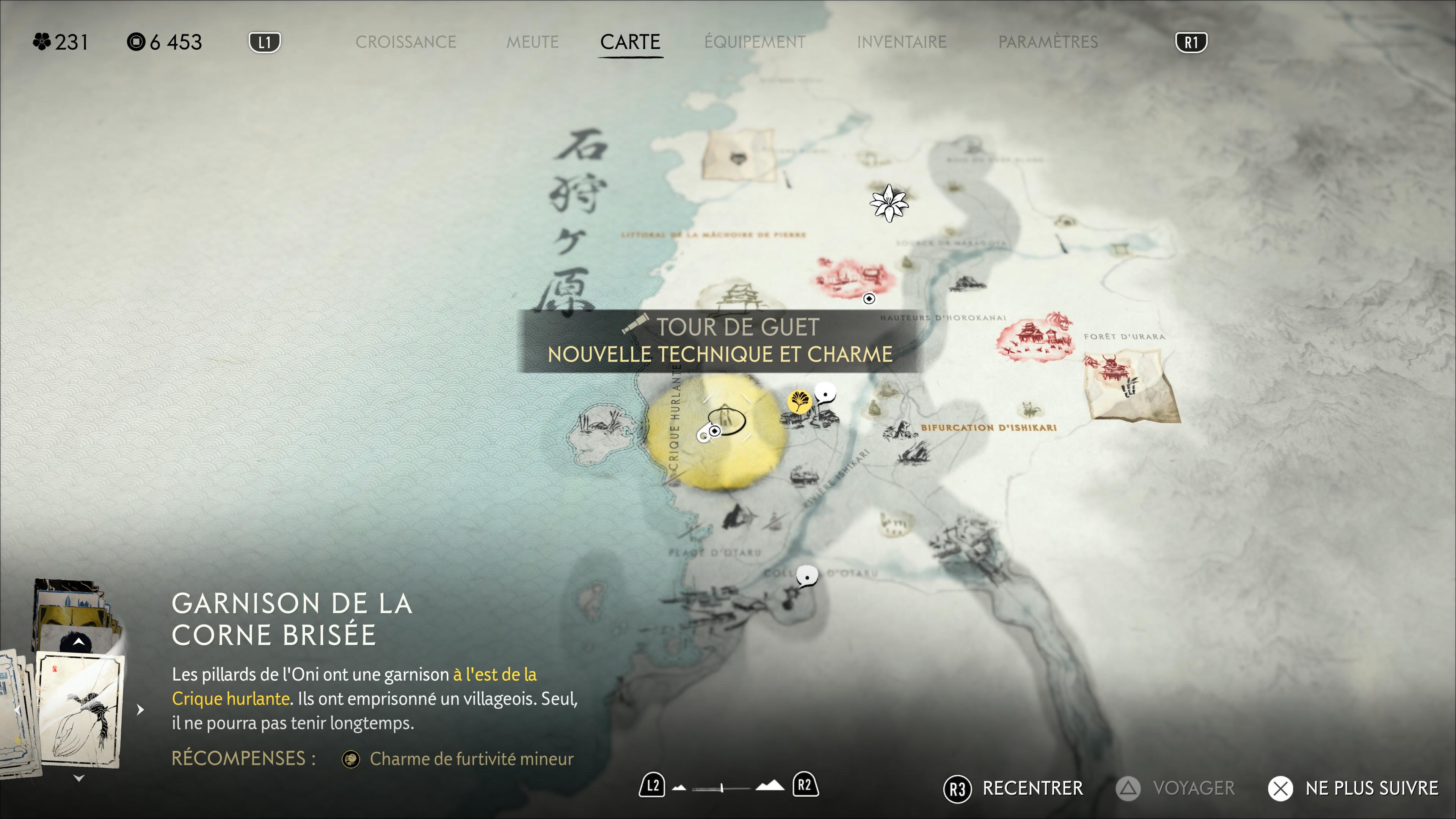This screenshot has width=1456, height=819.
Task: Select the Tour de Guet map tooltip
Action: pyautogui.click(x=720, y=341)
